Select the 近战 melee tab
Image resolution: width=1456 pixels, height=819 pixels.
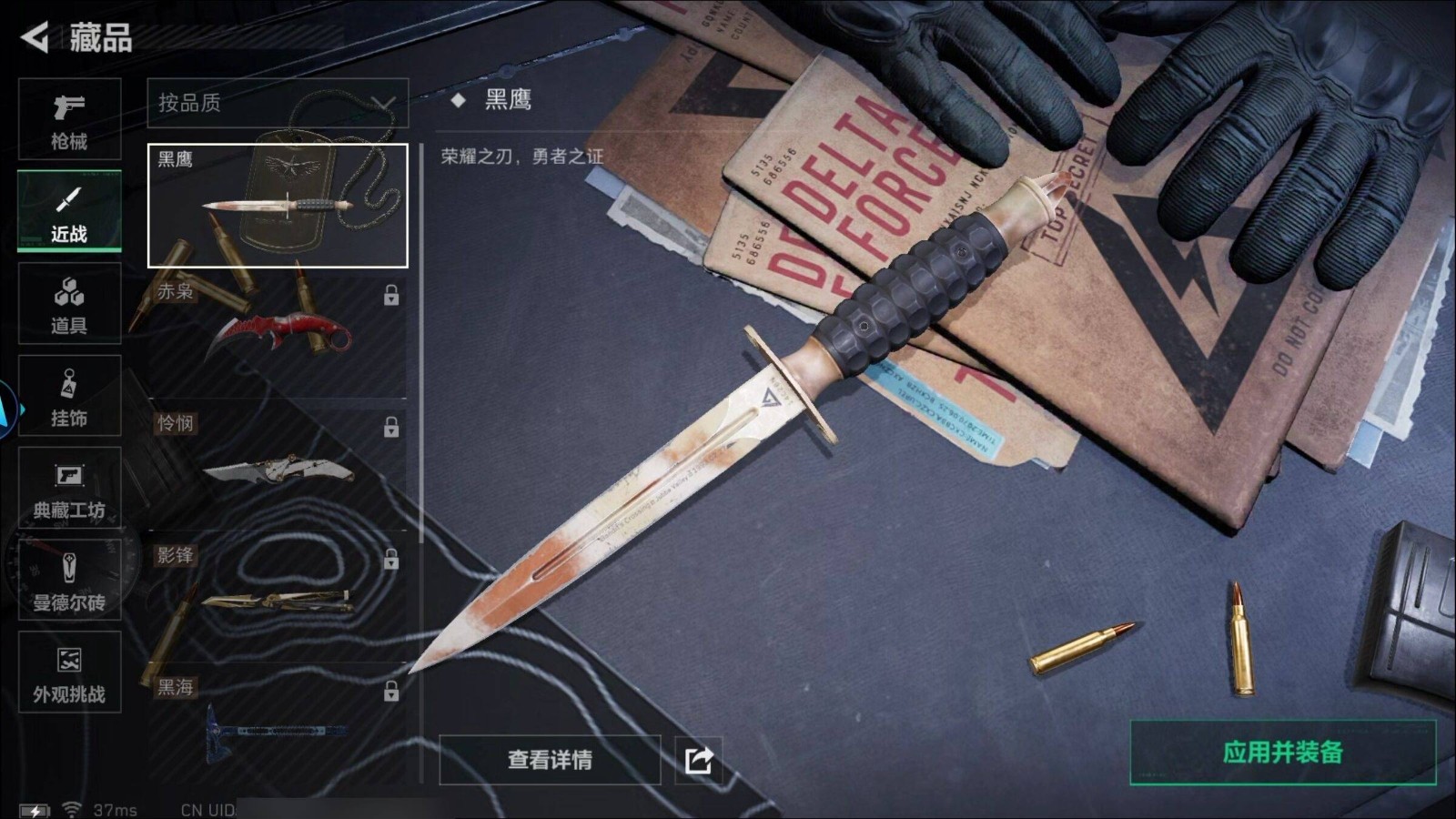click(x=69, y=211)
